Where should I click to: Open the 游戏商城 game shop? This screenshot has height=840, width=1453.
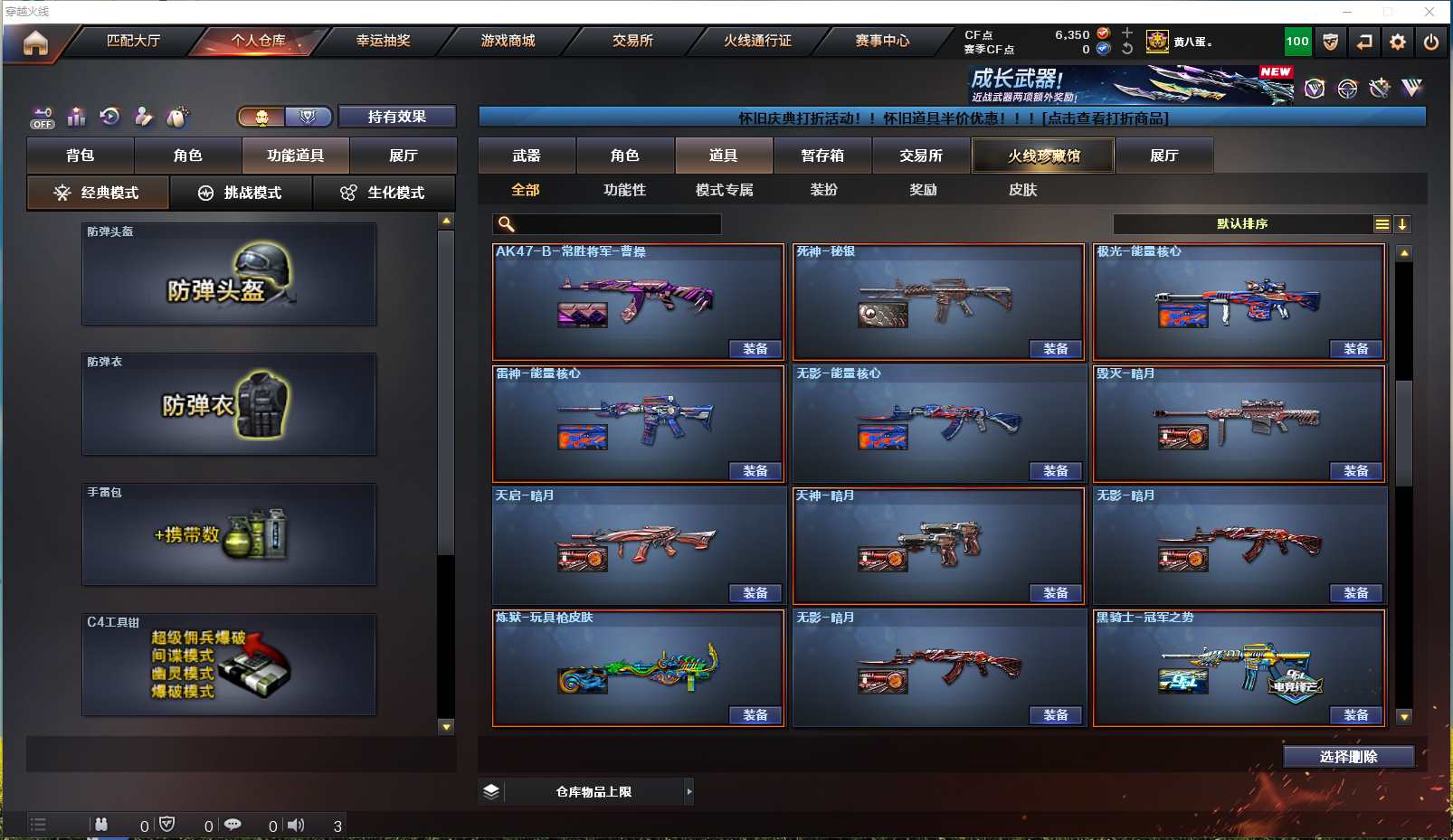508,41
